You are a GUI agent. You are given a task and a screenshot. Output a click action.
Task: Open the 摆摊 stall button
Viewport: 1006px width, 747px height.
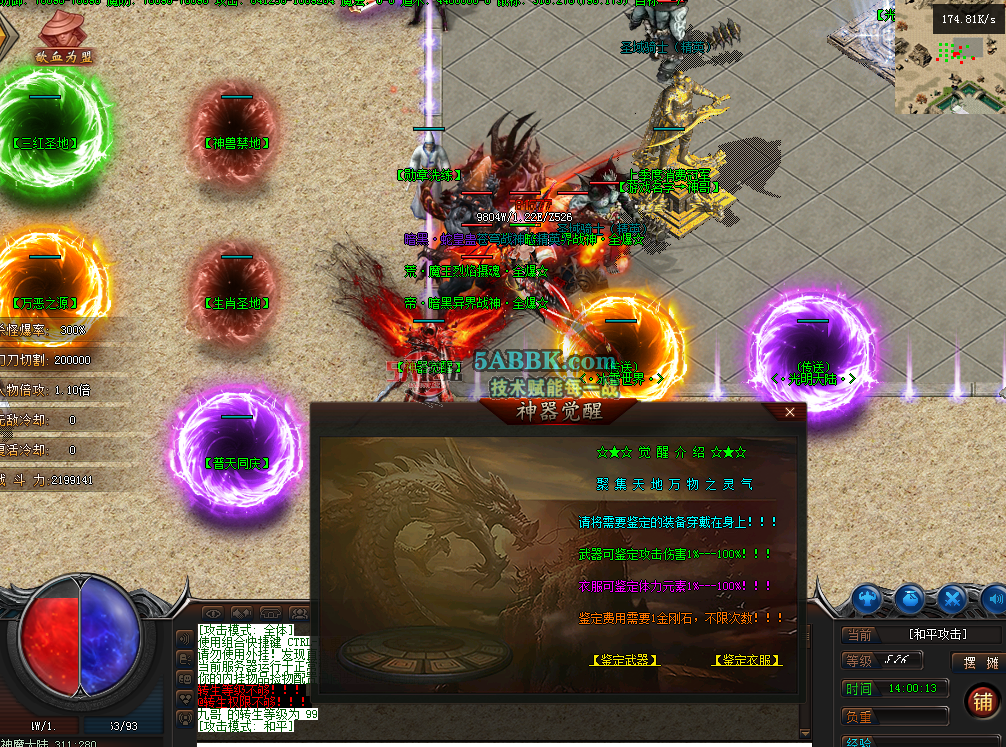(x=976, y=662)
